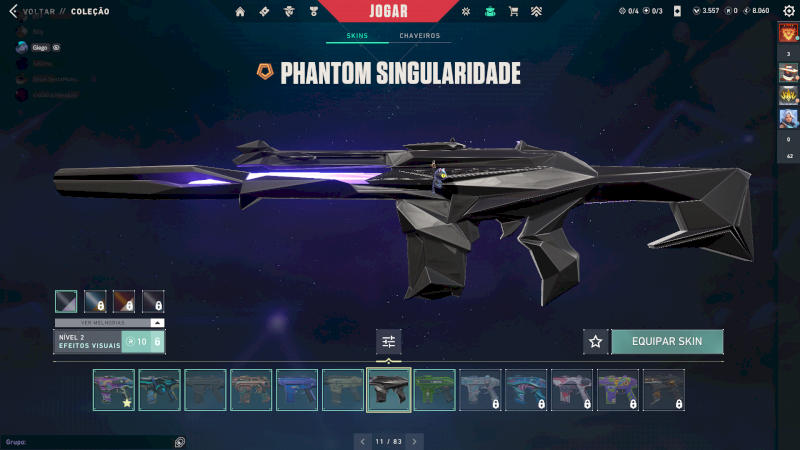Open the home screen icon

[240, 12]
